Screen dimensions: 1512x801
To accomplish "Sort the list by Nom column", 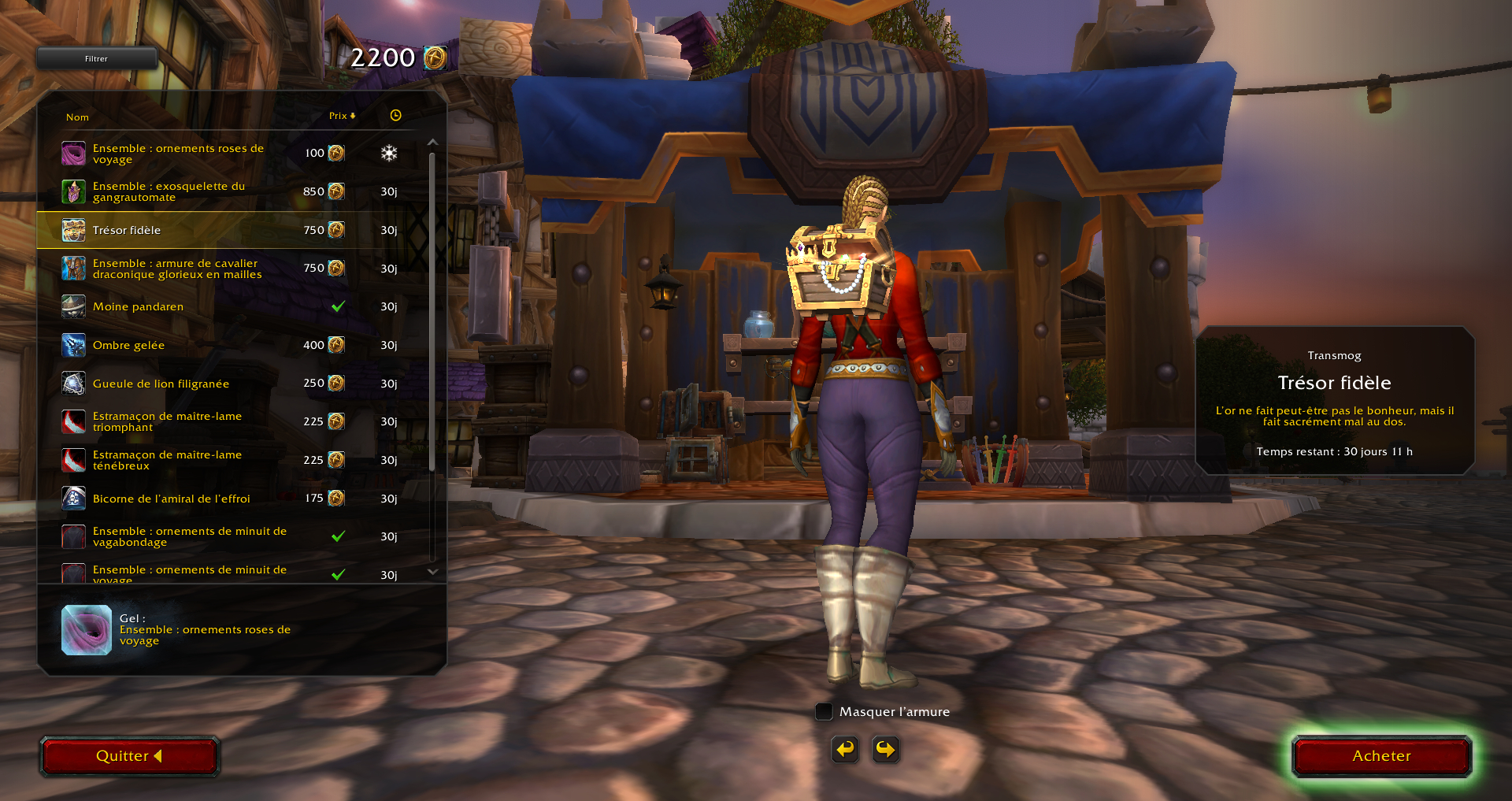I will tap(77, 117).
